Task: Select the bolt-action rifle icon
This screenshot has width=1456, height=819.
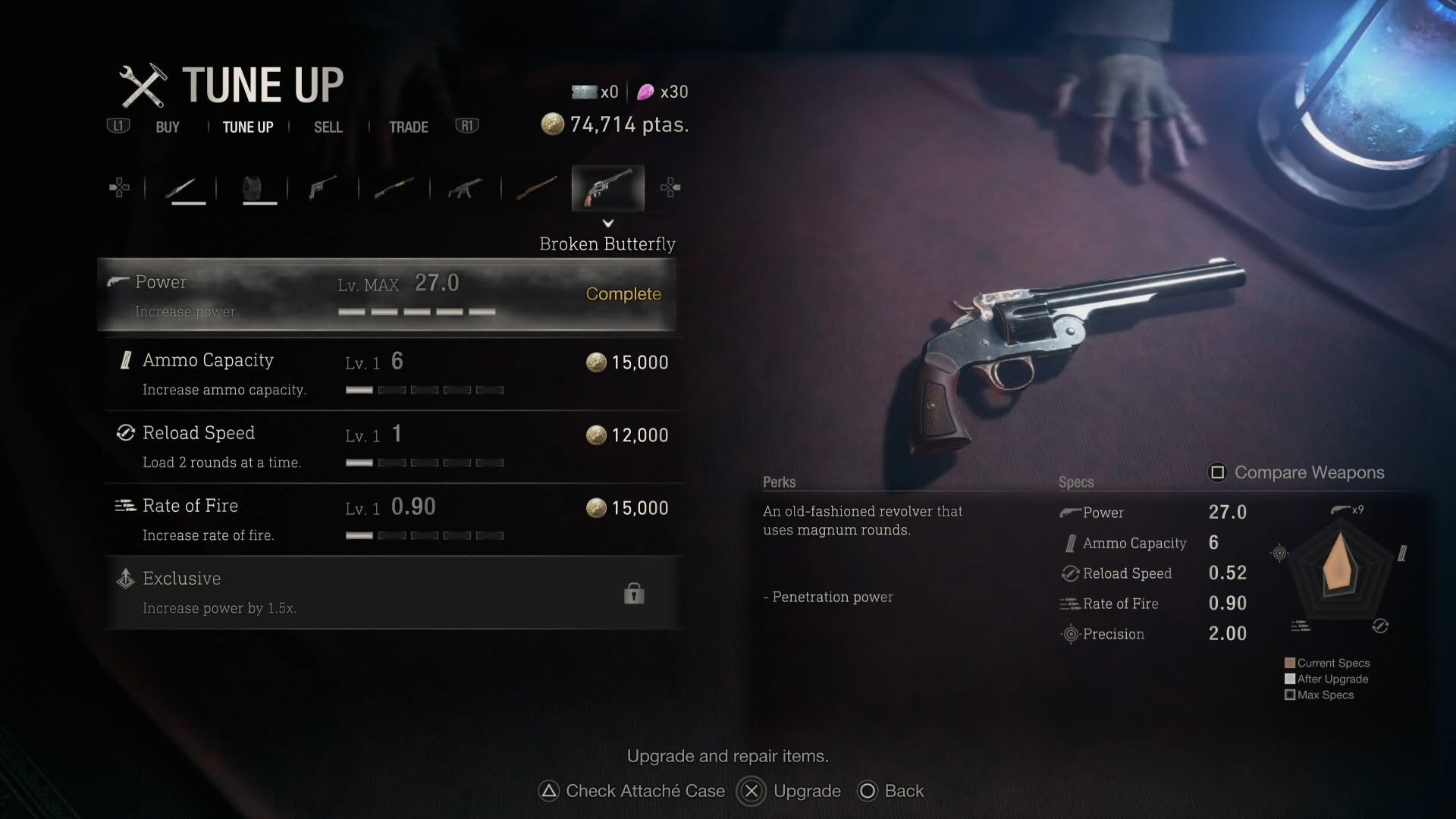Action: click(x=536, y=187)
